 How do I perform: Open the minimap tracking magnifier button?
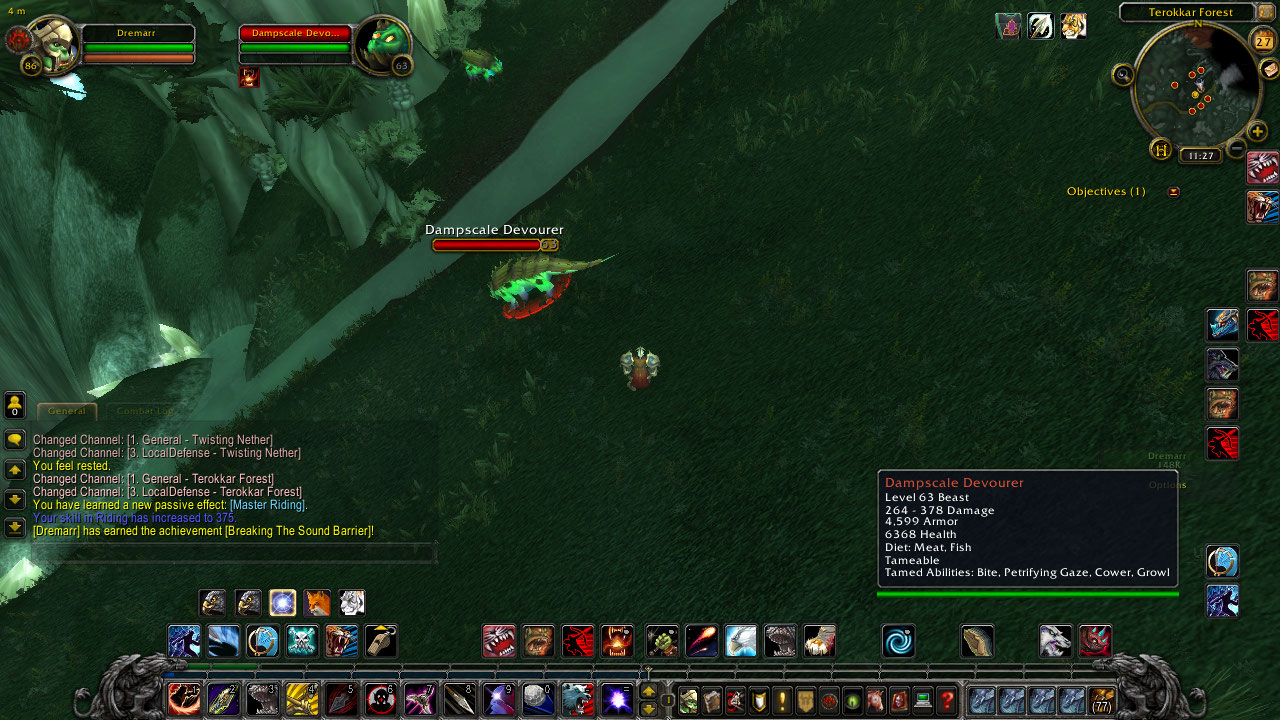(x=1123, y=74)
